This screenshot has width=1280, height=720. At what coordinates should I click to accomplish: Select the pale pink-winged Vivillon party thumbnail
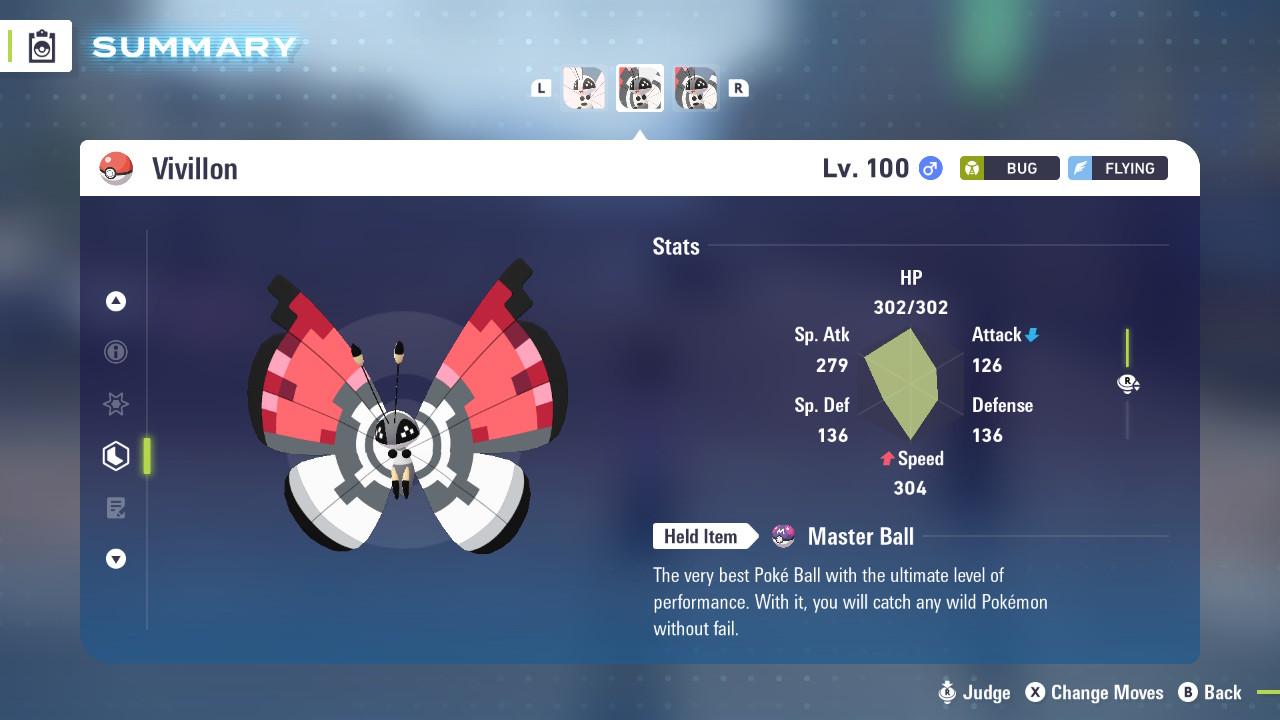(584, 88)
